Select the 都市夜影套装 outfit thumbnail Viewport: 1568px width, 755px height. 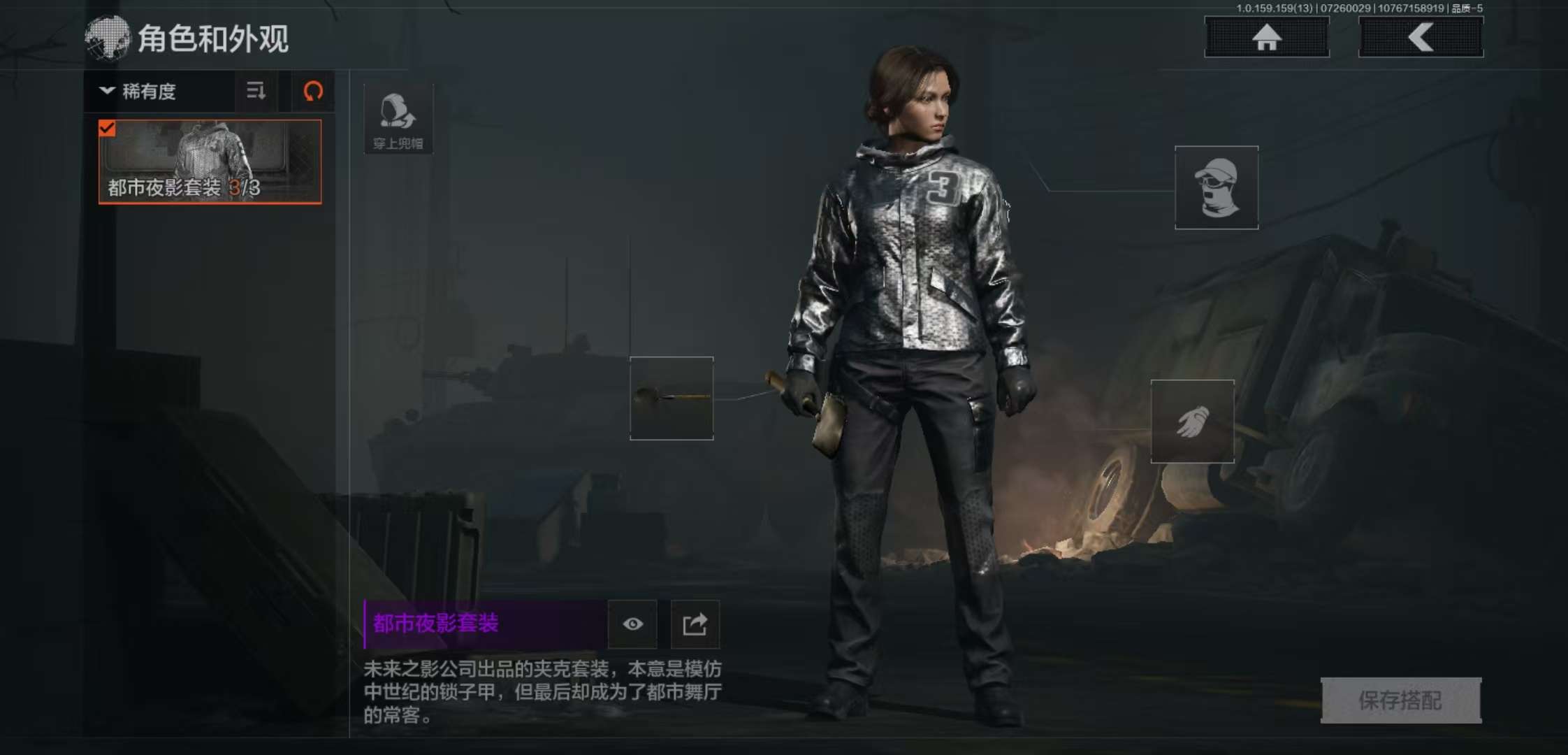(210, 162)
